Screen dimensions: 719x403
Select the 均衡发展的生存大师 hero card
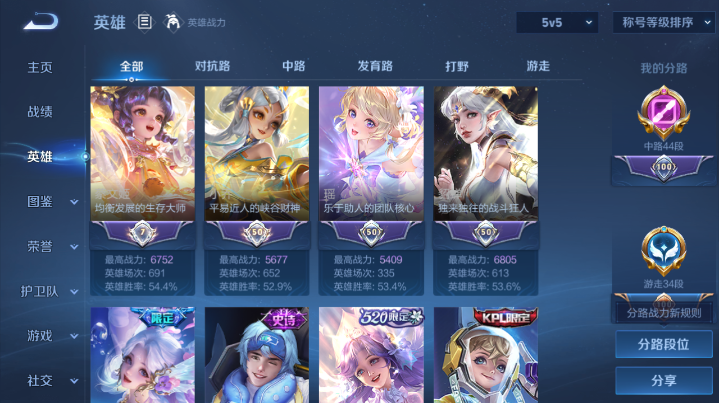(142, 160)
